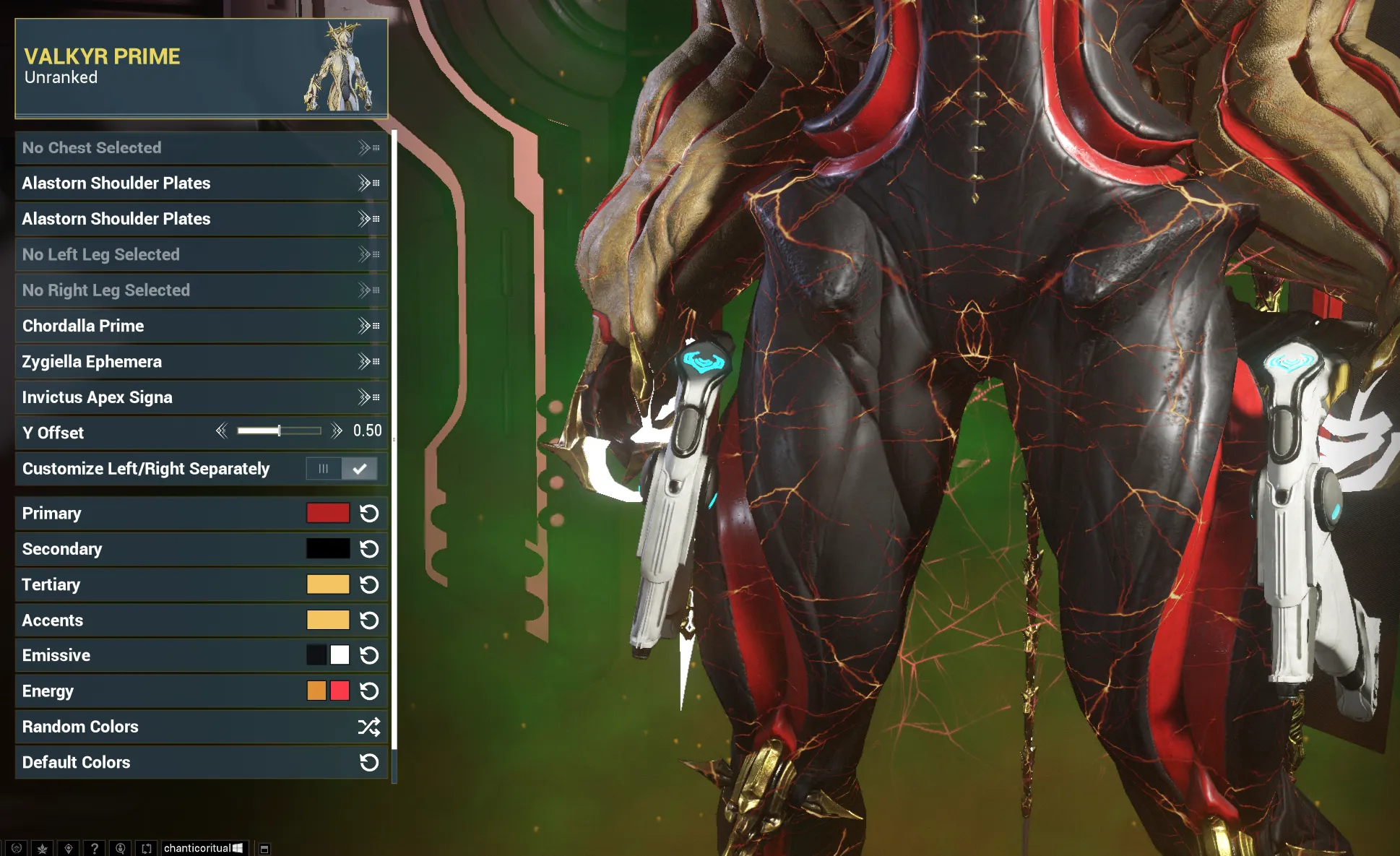Choose the orange Energy color swatch
Image resolution: width=1400 pixels, height=856 pixels.
(x=316, y=691)
